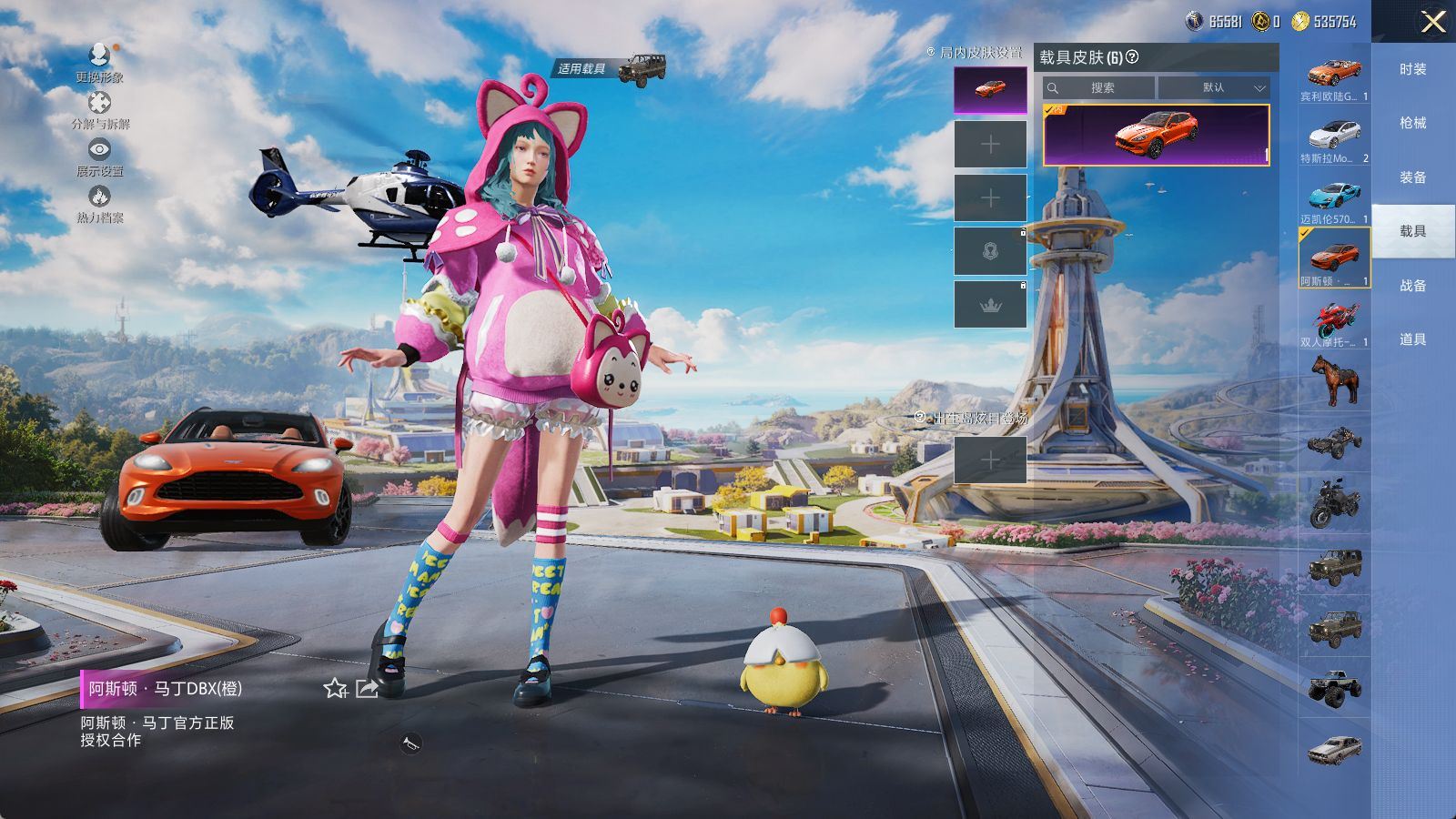Select the white 特斯拉 vehicle thumbnail
This screenshot has width=1456, height=819.
(x=1334, y=139)
